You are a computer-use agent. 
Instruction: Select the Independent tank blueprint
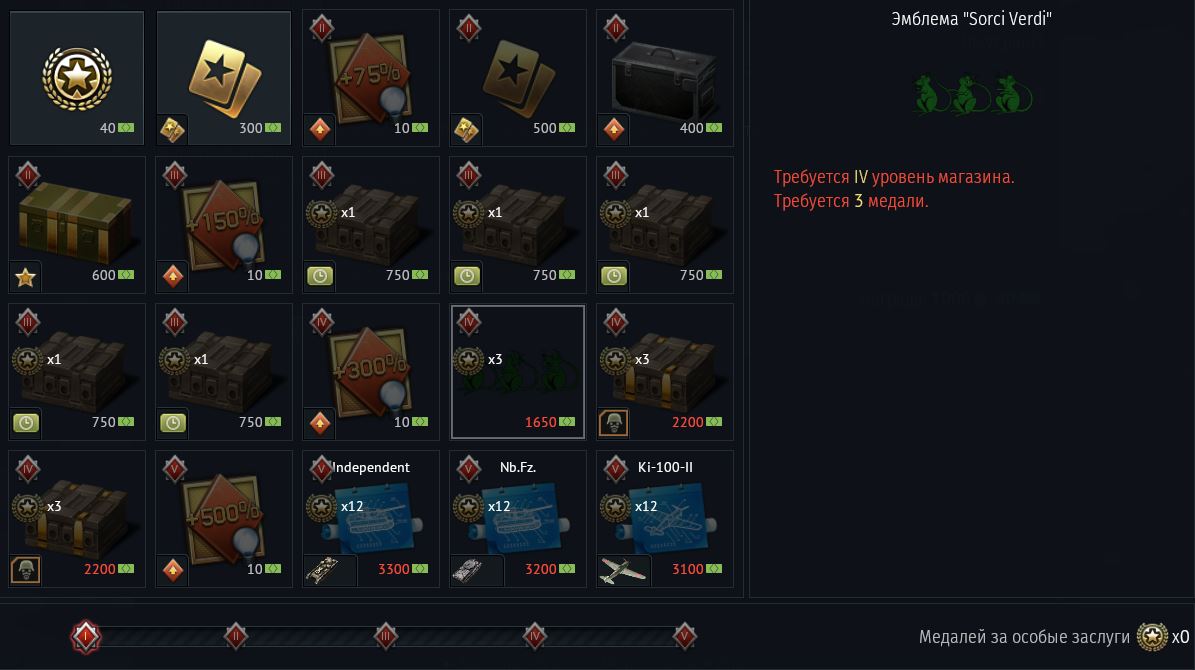371,519
